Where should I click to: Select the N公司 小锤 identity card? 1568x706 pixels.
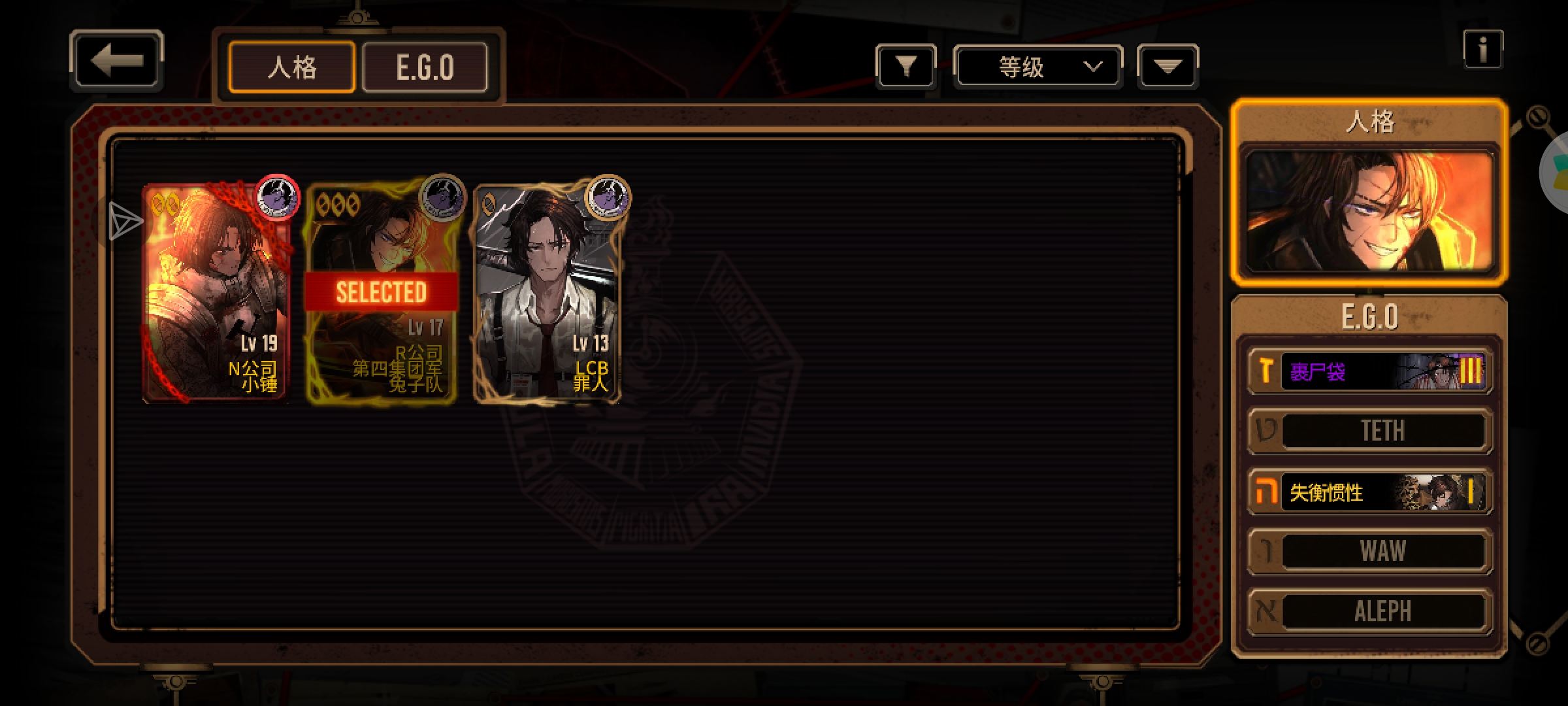(x=217, y=292)
